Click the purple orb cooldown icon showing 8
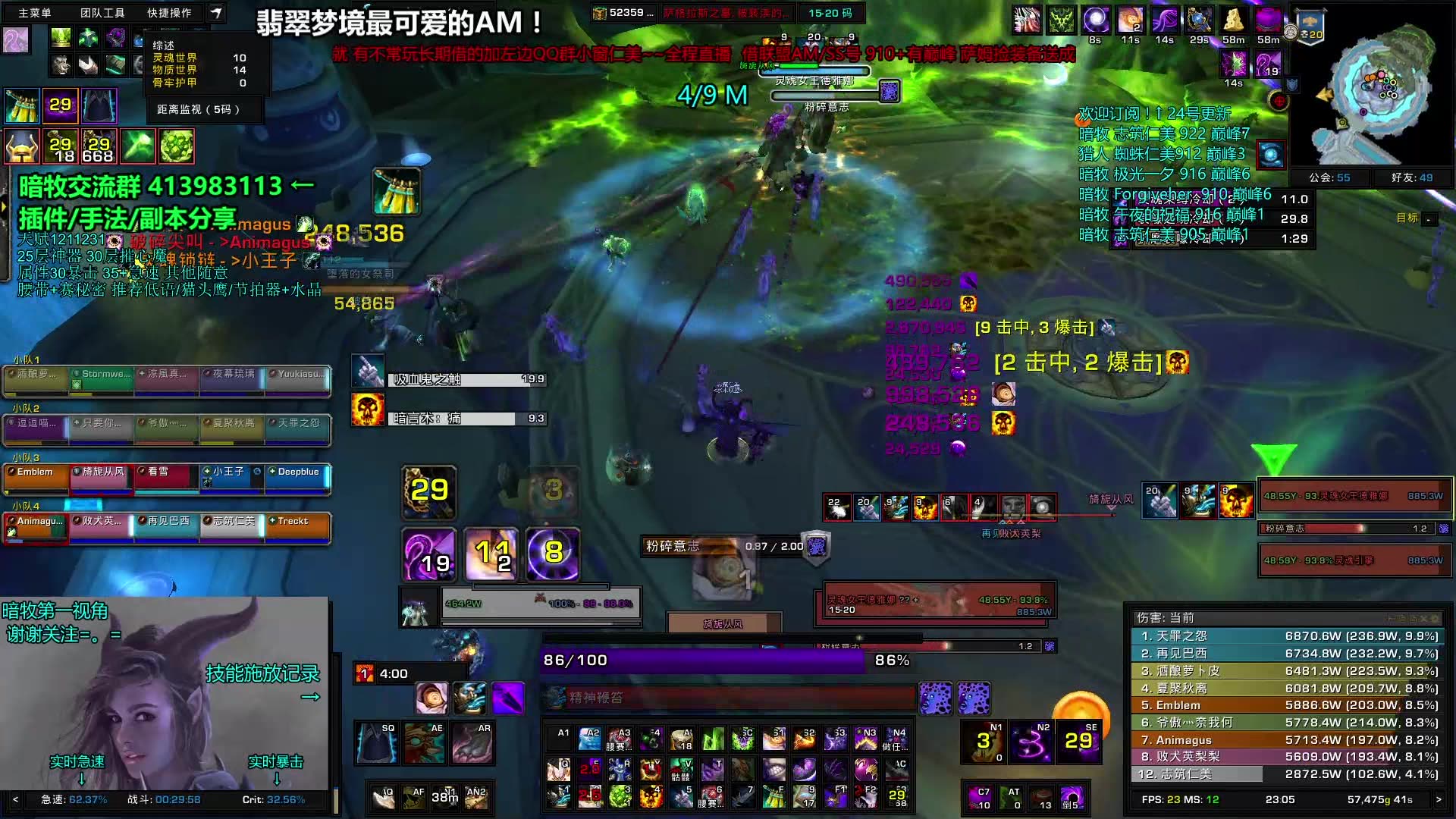This screenshot has width=1456, height=819. (553, 552)
